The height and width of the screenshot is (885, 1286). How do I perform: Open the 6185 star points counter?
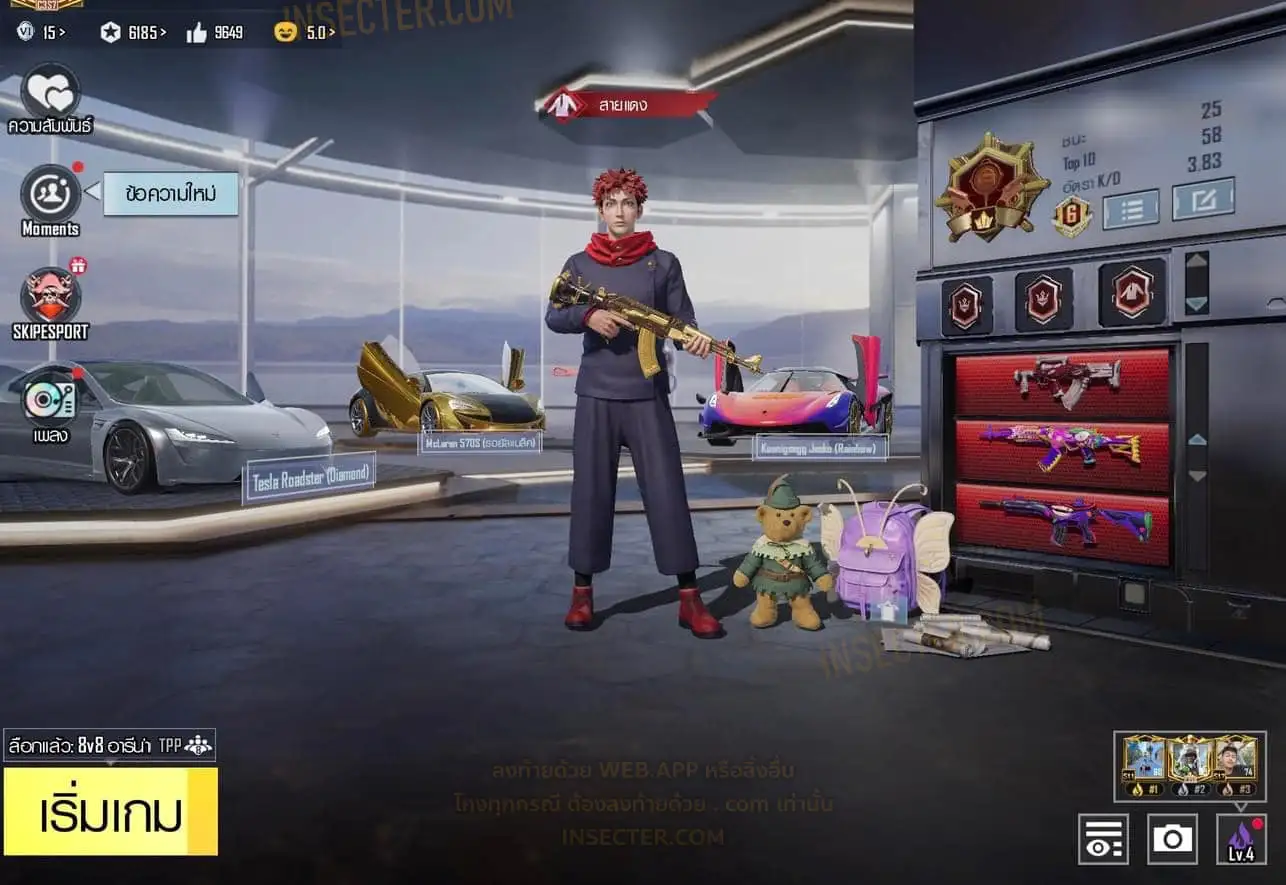(x=134, y=33)
